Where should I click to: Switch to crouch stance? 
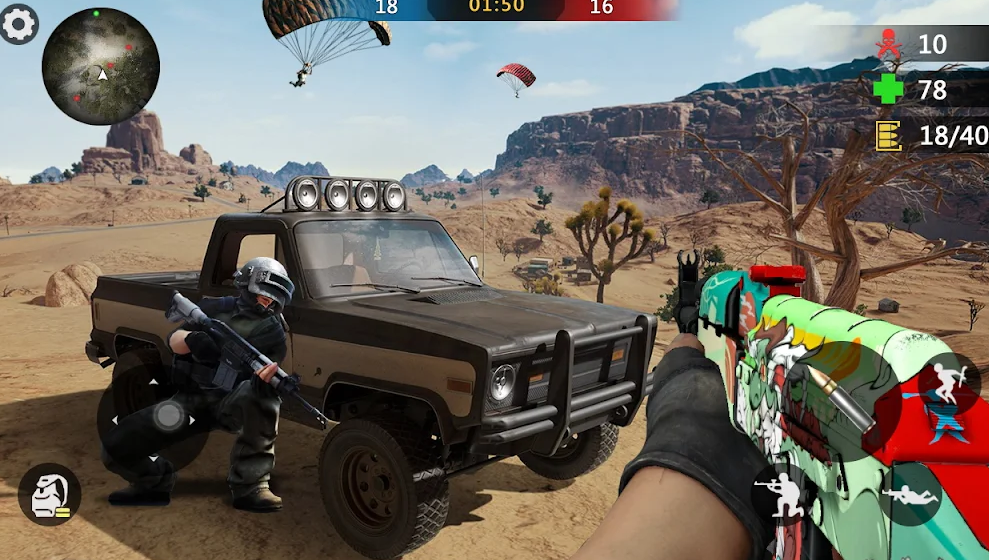782,493
